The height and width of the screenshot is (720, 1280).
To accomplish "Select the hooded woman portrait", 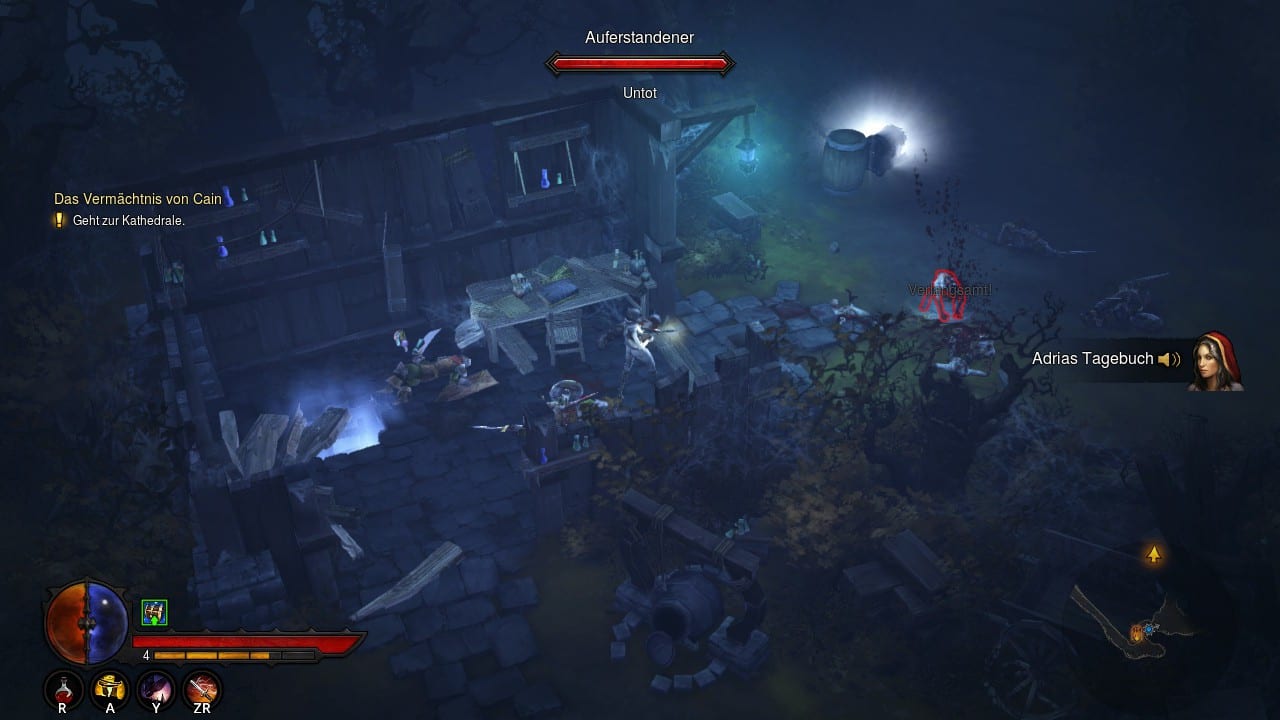I will (x=1216, y=361).
